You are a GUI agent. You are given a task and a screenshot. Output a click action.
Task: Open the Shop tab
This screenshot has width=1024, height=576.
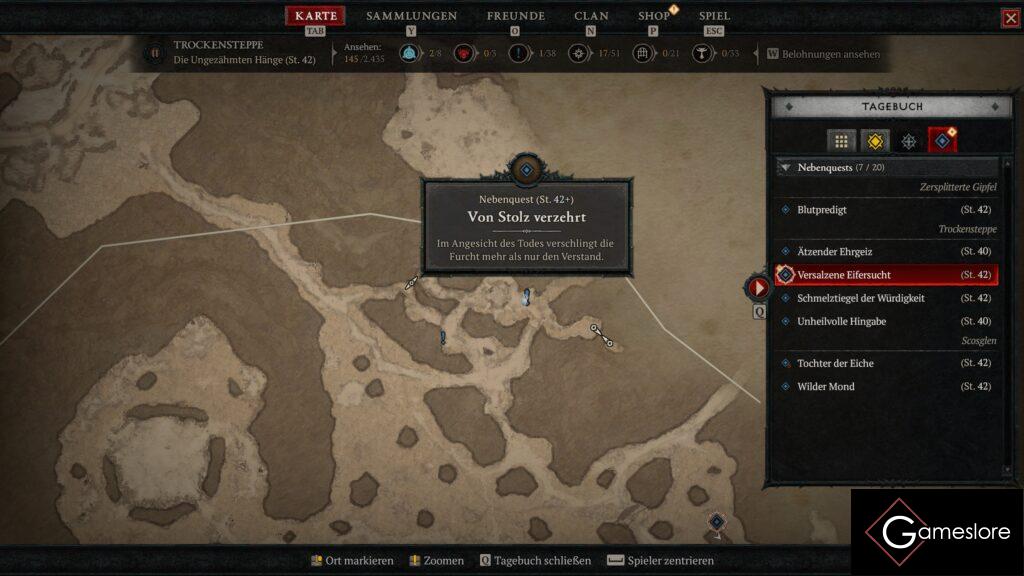coord(654,16)
